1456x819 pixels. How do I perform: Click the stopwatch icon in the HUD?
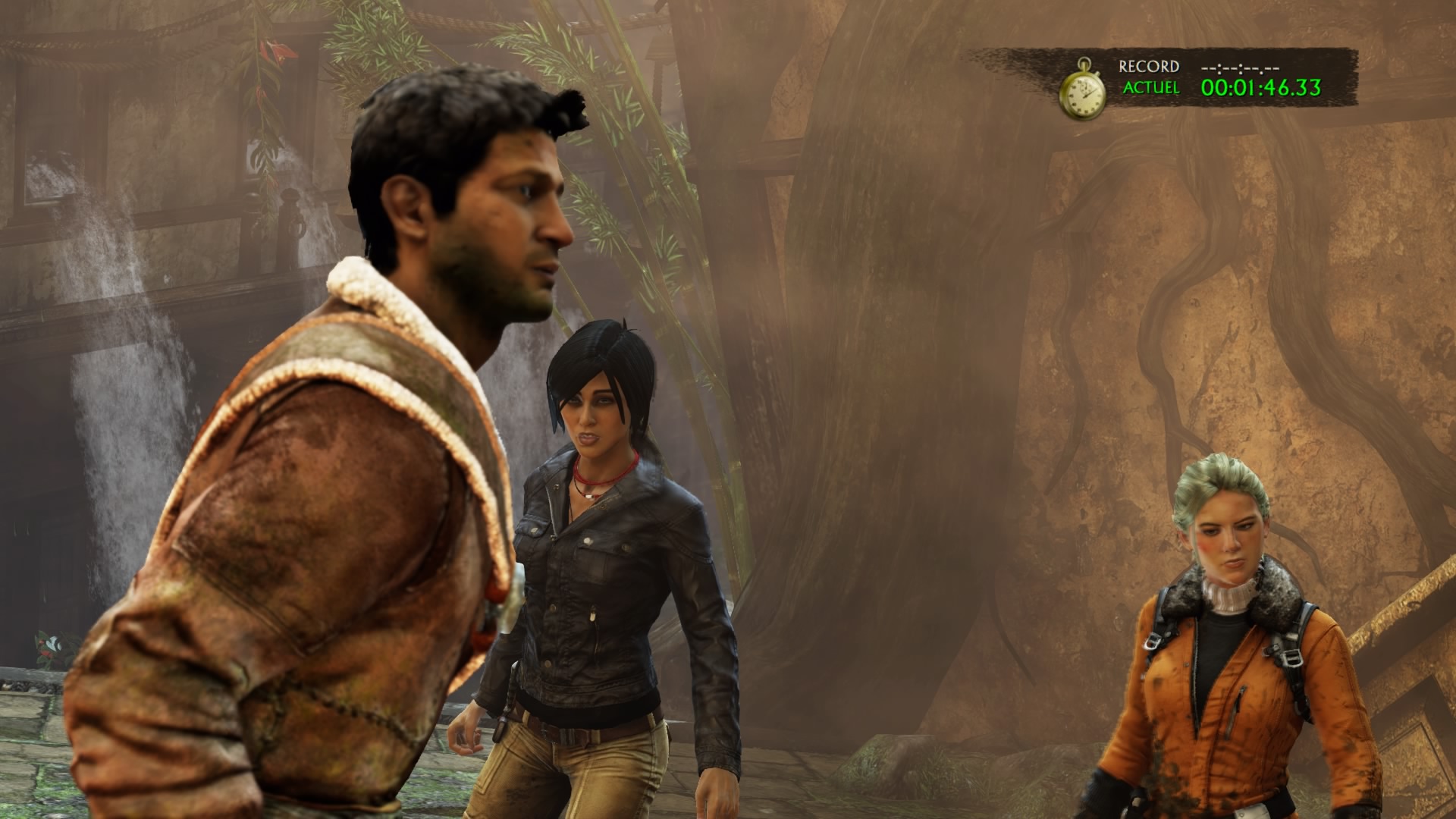point(1084,91)
